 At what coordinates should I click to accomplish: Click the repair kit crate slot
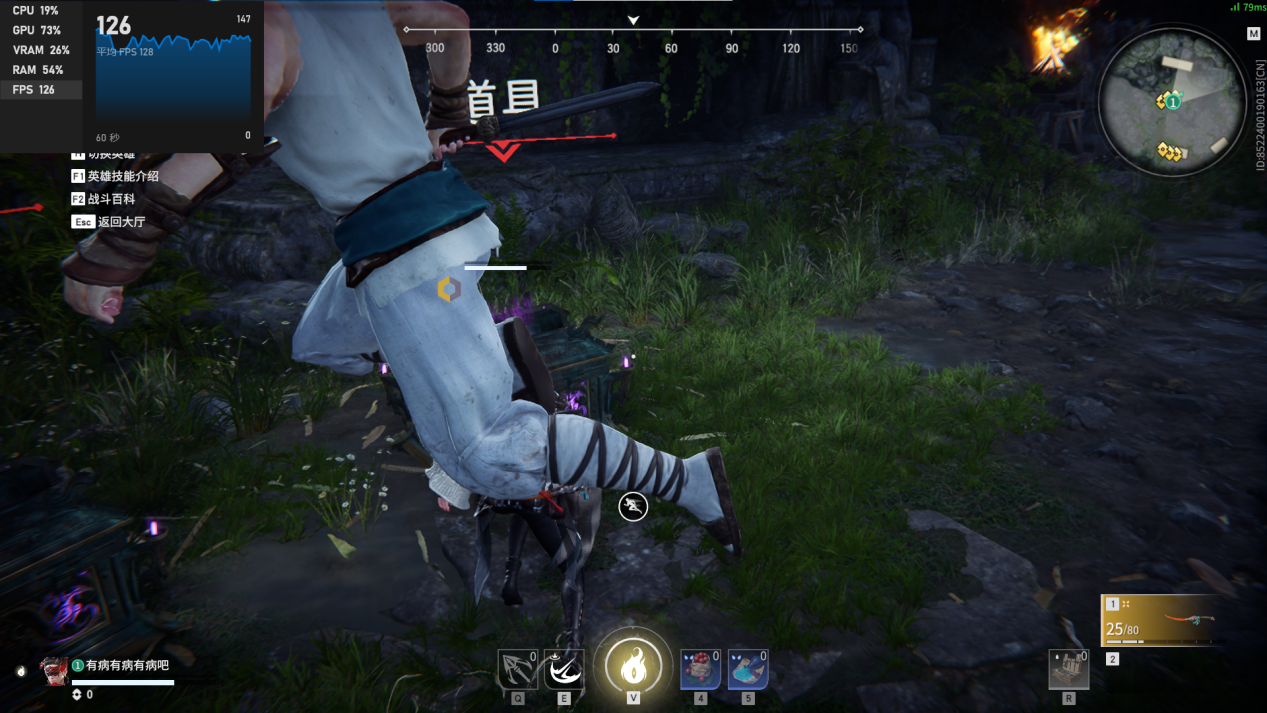pos(1068,670)
